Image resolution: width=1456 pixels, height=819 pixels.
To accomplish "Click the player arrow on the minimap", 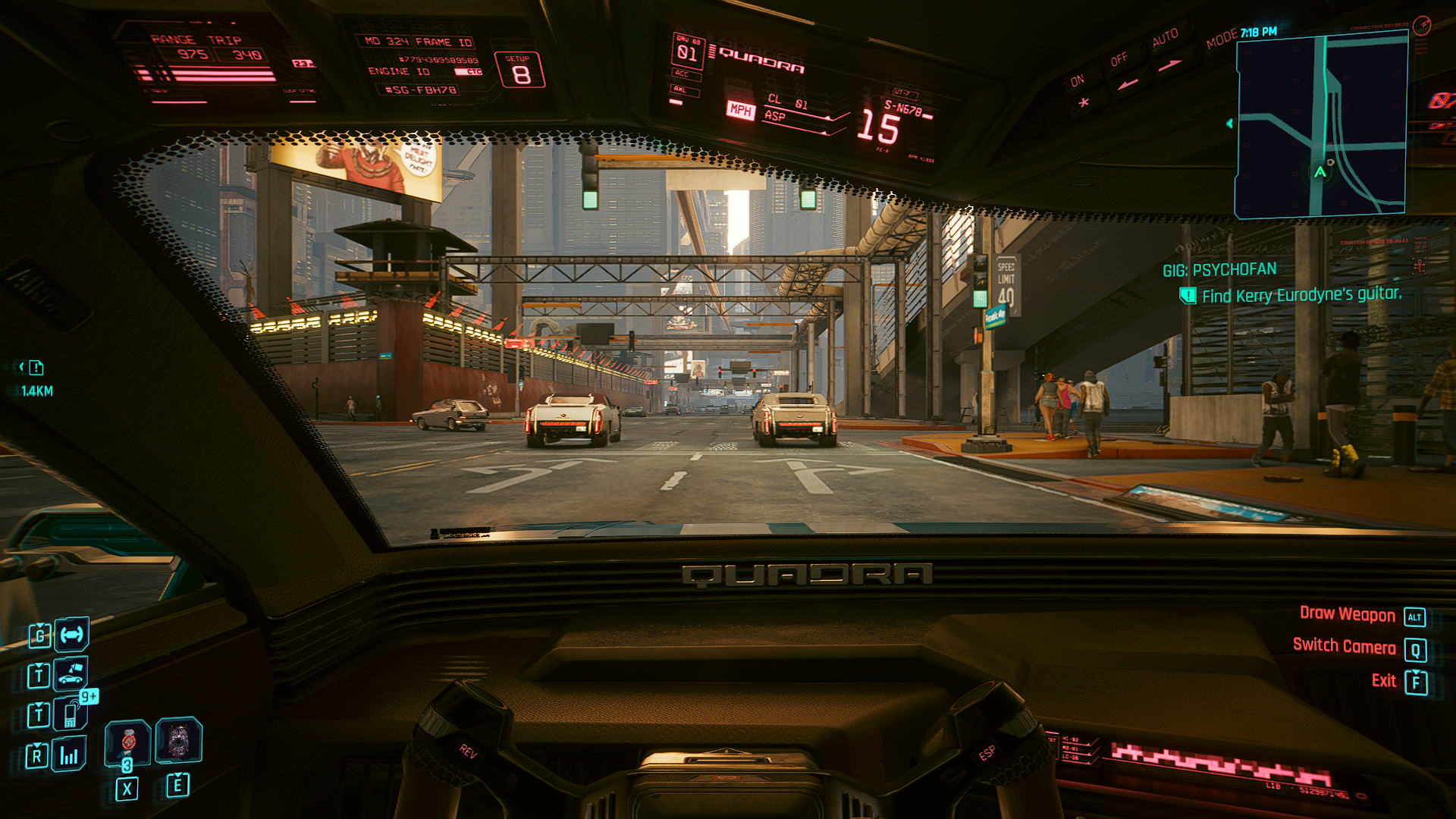I will 1320,172.
